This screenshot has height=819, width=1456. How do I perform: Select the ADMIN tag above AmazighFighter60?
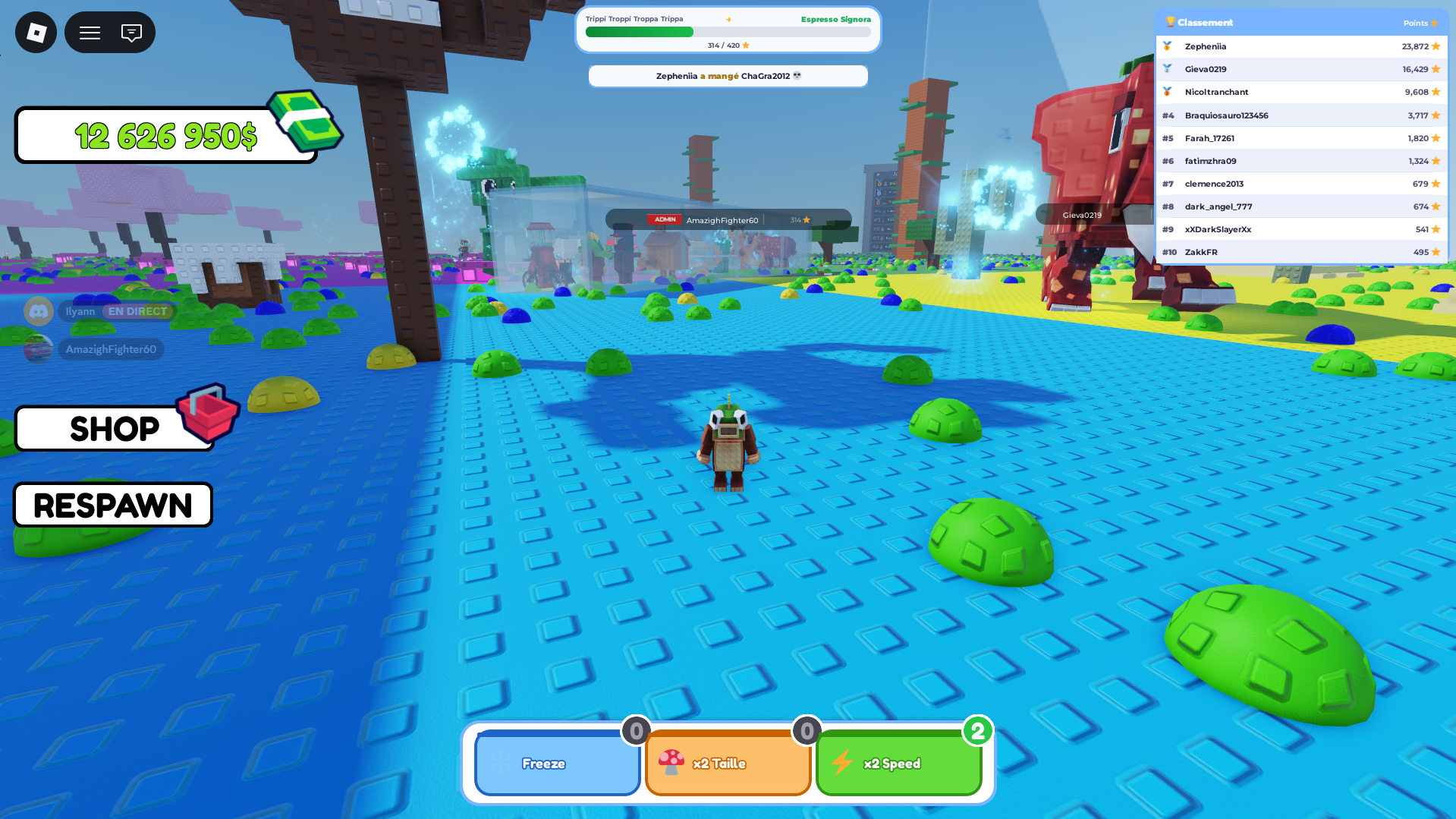pos(664,219)
